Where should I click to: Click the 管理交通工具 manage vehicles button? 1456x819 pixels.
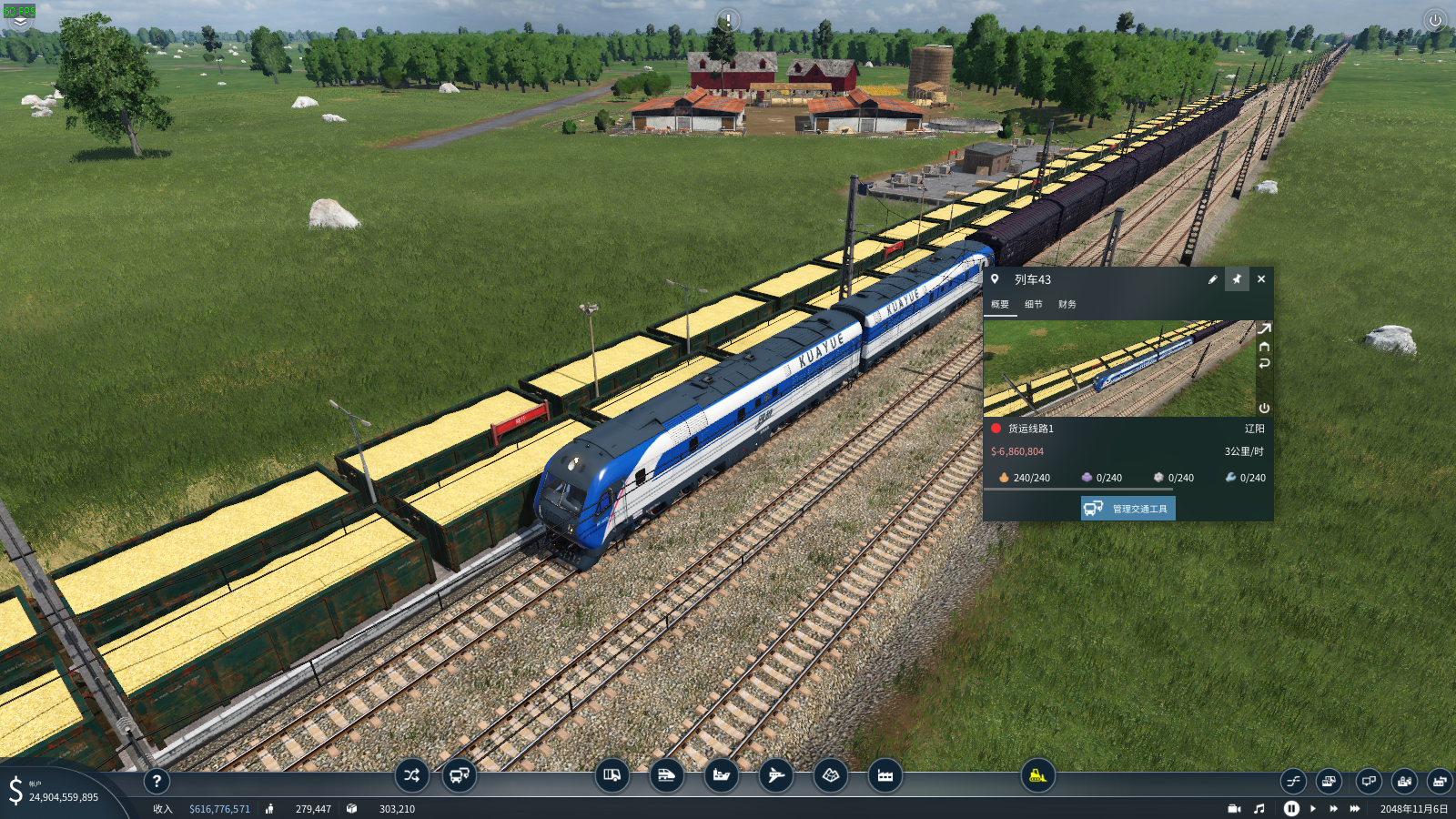[1128, 509]
